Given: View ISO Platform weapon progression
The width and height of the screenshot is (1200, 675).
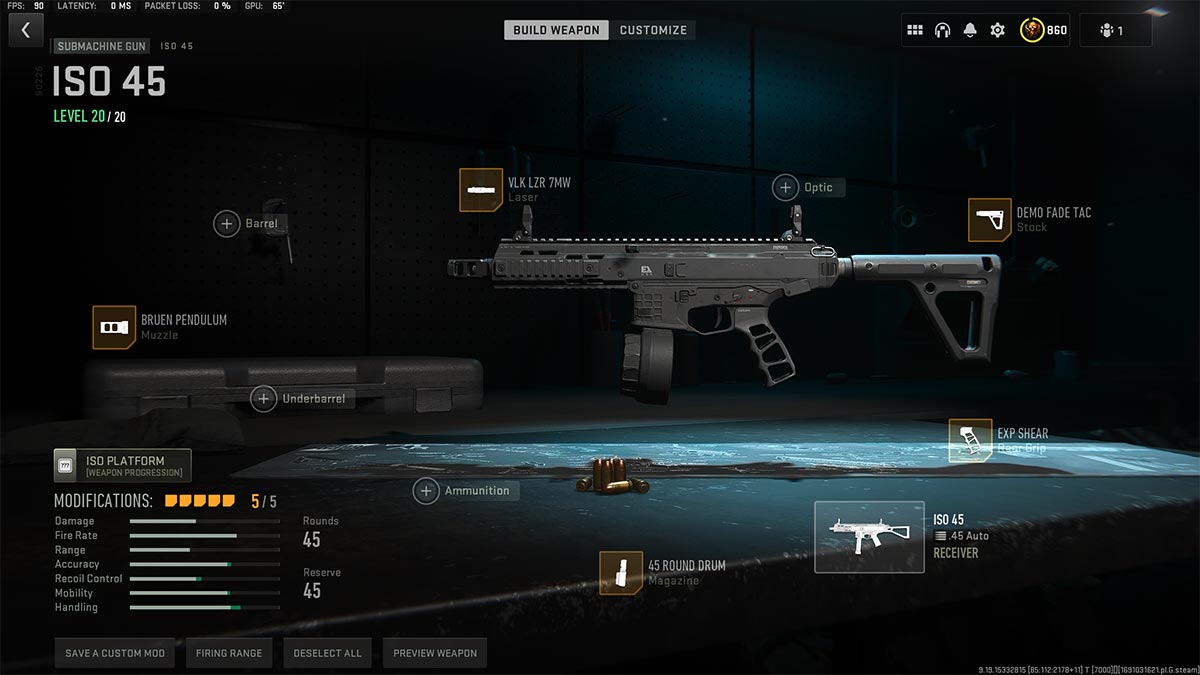Looking at the screenshot, I should click(x=122, y=466).
